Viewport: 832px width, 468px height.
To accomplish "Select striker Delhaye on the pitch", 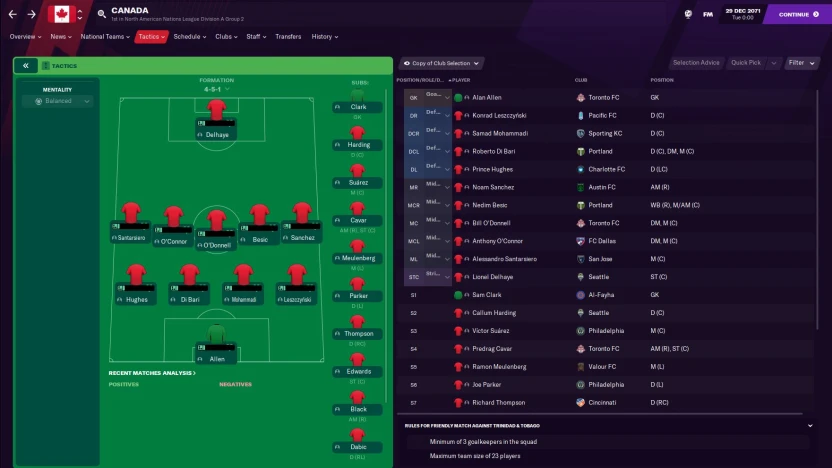I will [x=216, y=124].
